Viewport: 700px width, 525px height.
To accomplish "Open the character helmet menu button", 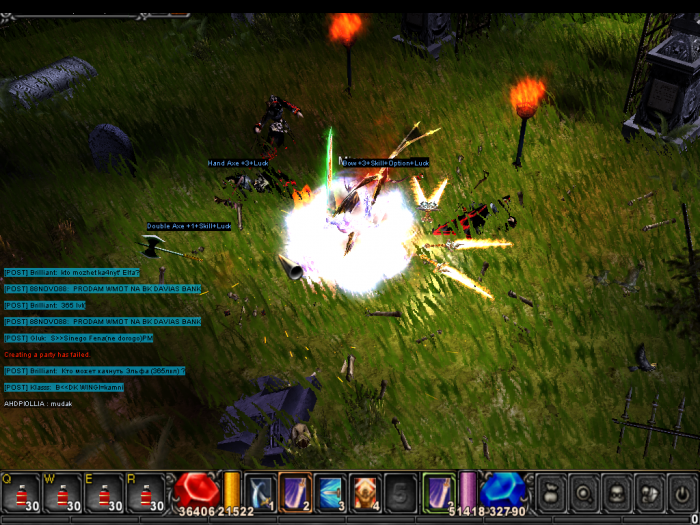I will click(617, 493).
